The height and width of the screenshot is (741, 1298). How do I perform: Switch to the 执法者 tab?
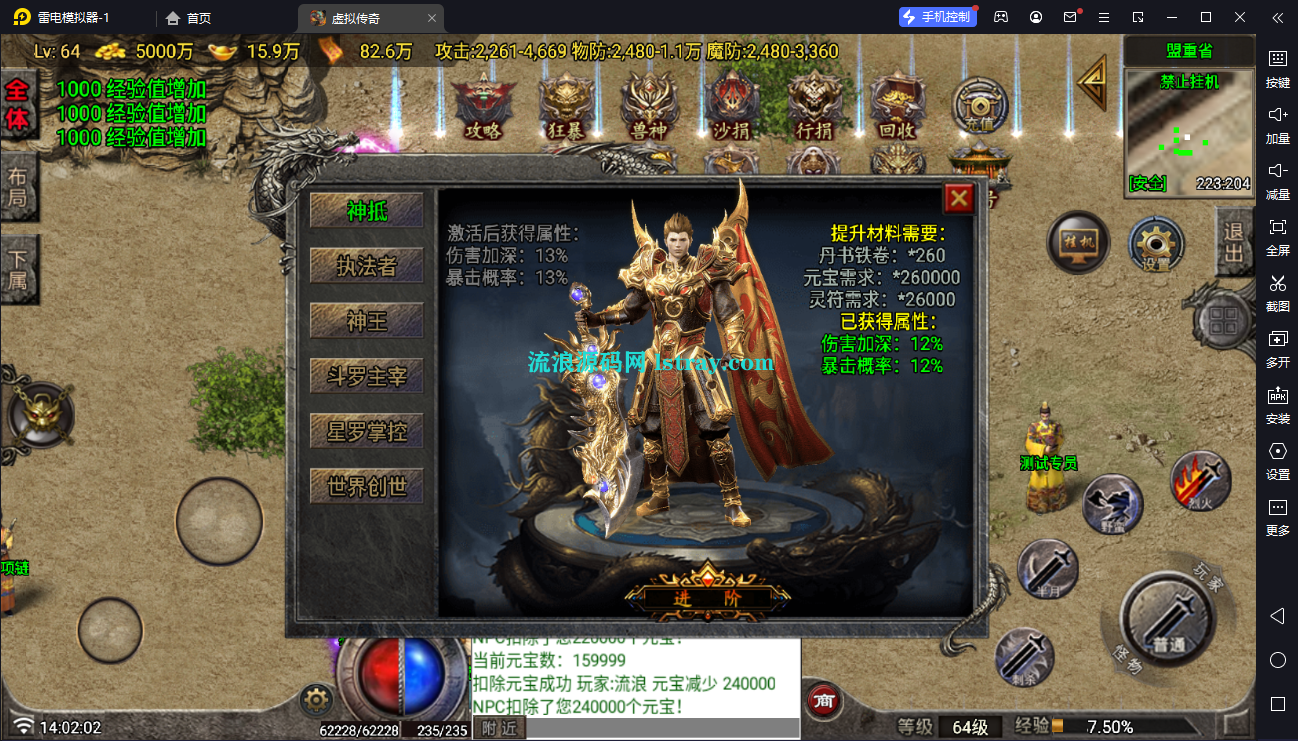click(367, 266)
